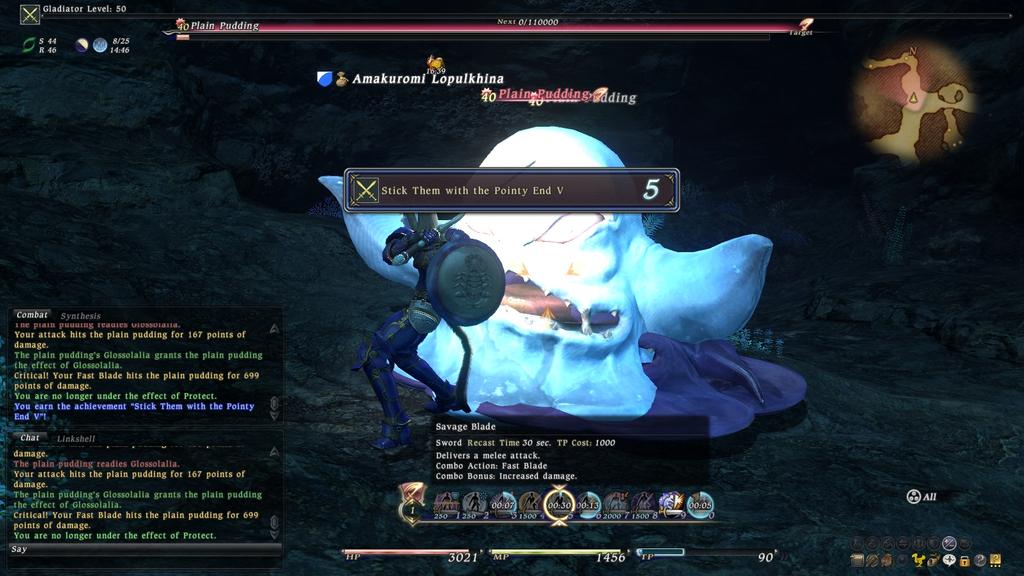Open the minimap
This screenshot has width=1024, height=576.
click(x=913, y=100)
